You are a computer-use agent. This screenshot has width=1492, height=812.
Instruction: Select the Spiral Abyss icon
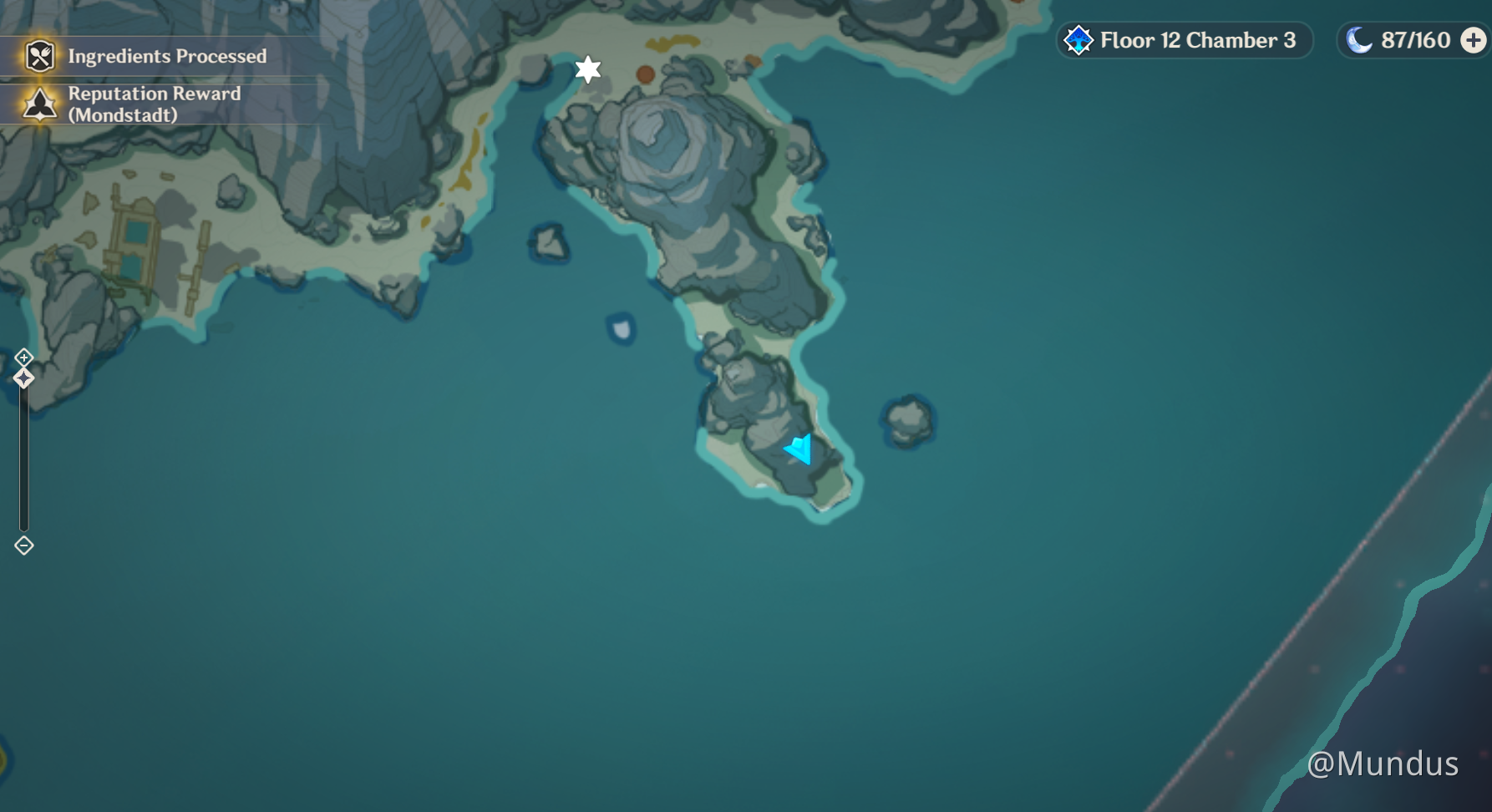point(1078,38)
